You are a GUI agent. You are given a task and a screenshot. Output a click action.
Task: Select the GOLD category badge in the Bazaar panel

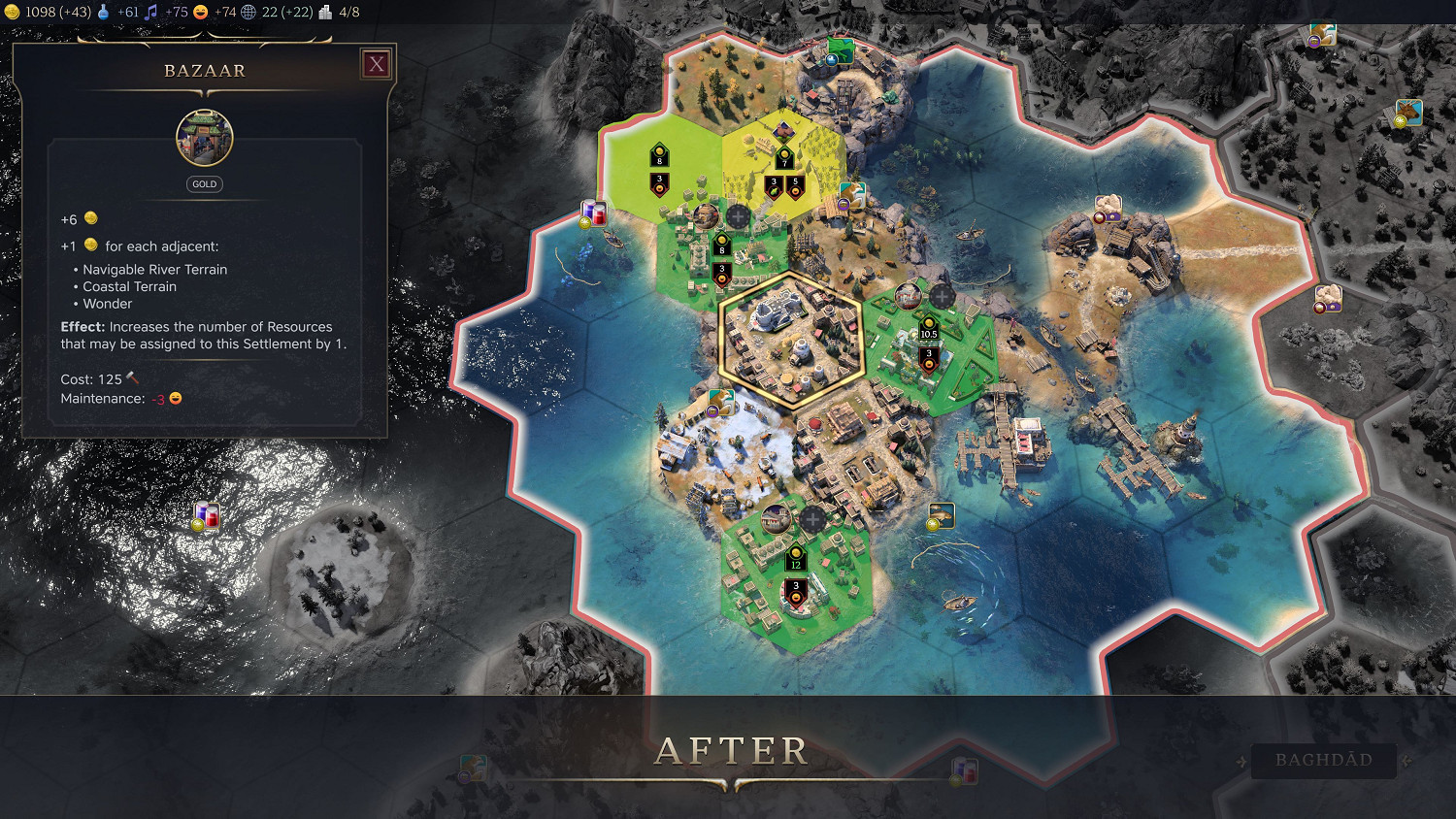(x=204, y=183)
